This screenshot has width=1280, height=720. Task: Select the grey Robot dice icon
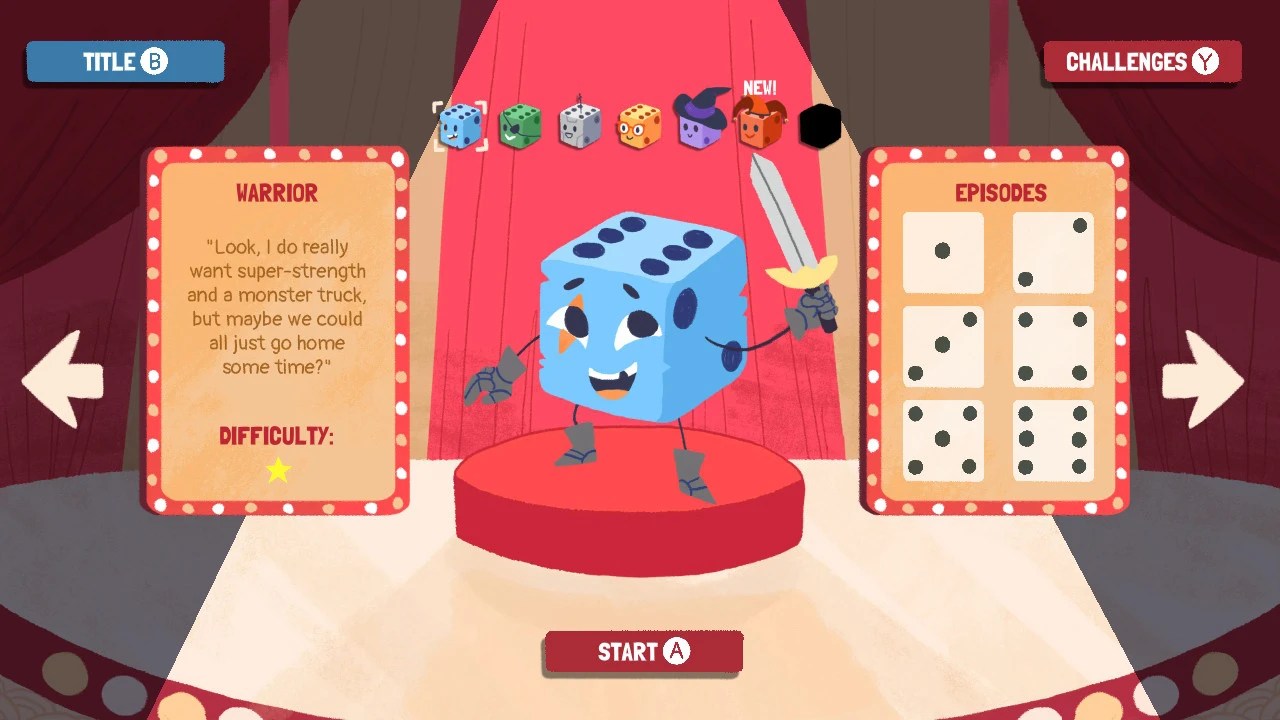[580, 124]
